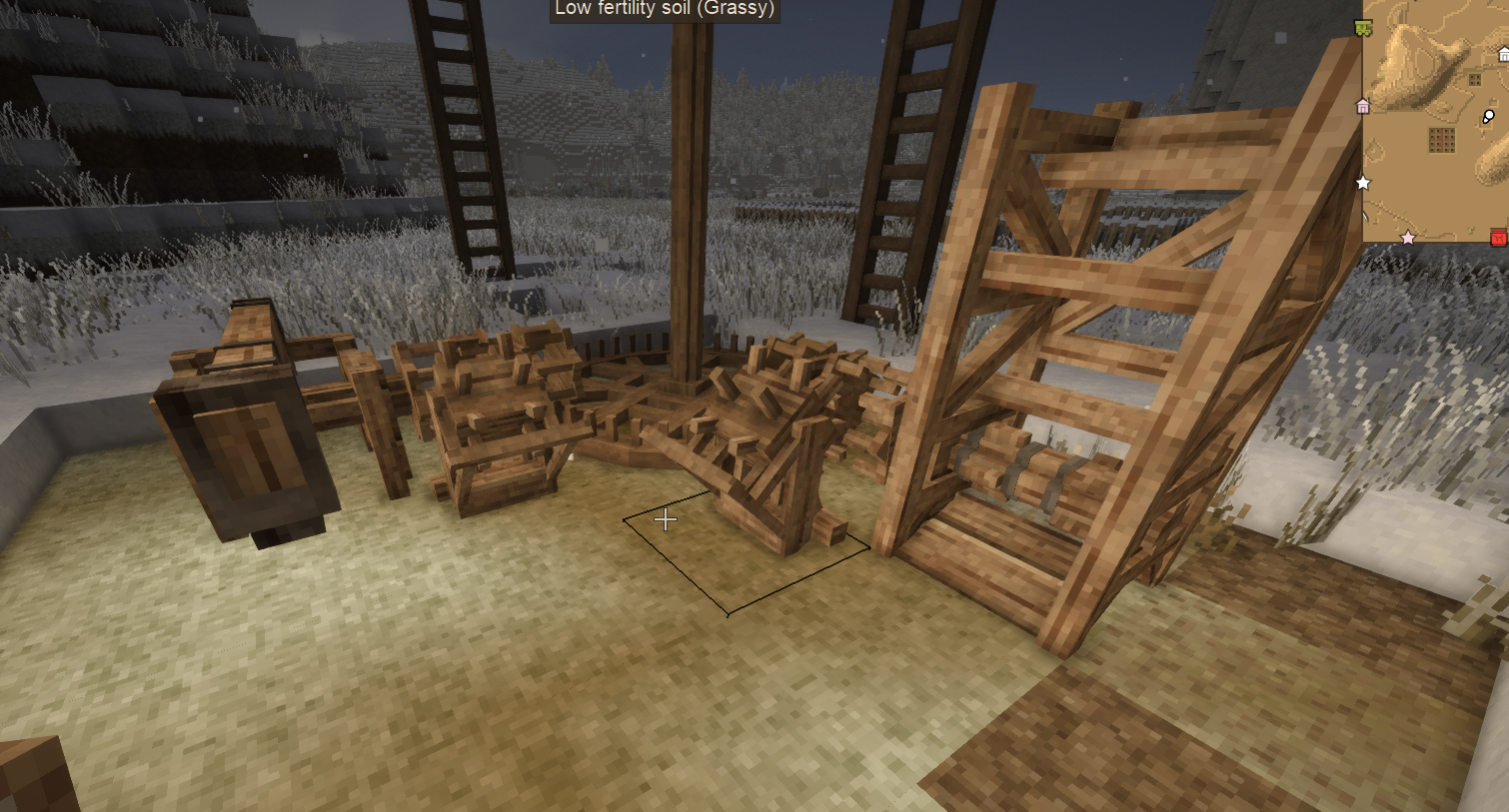This screenshot has width=1509, height=812.
Task: Click the pink star waypoint marker
Action: (x=1408, y=238)
